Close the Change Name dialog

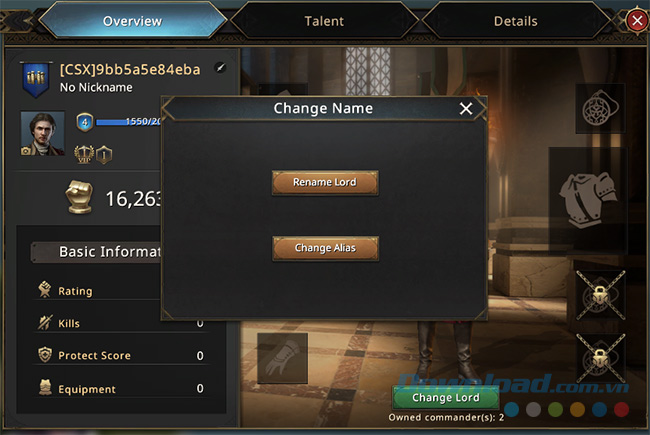point(465,109)
